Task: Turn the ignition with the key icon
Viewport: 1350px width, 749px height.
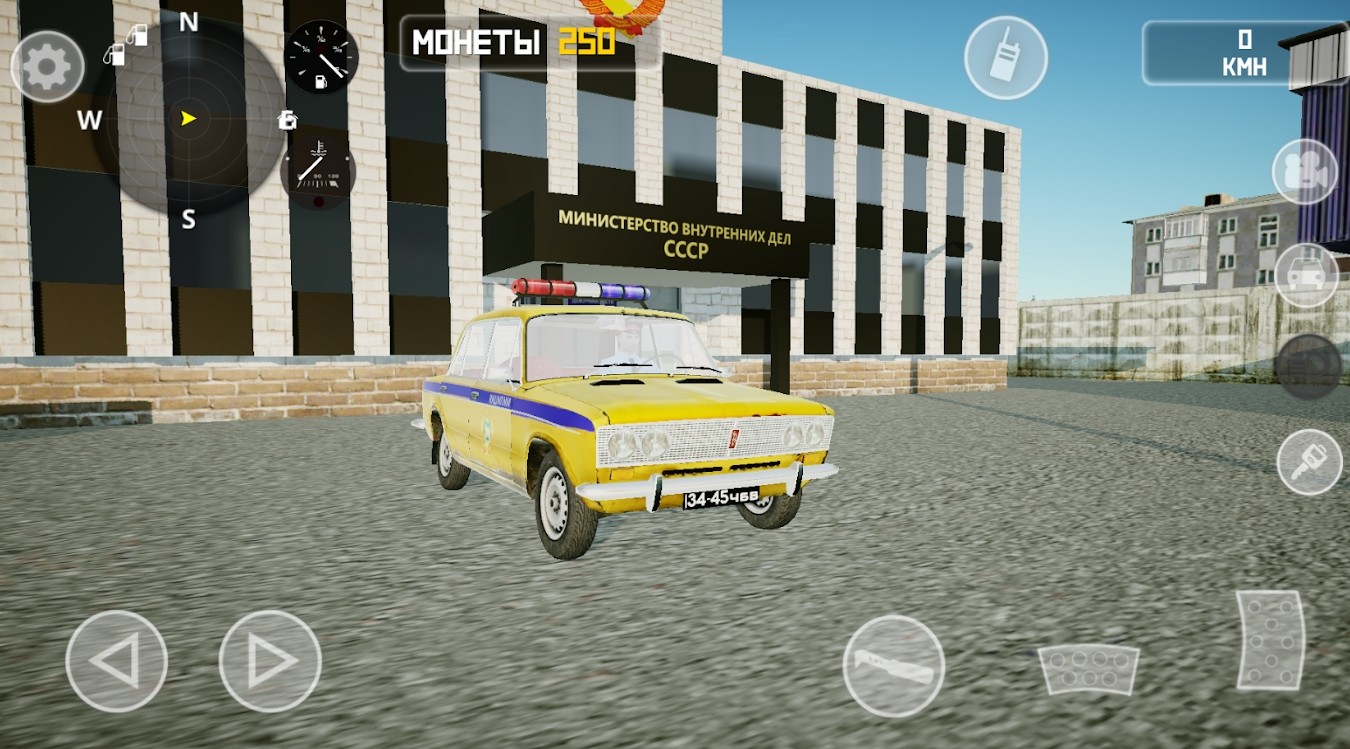Action: click(x=1310, y=460)
